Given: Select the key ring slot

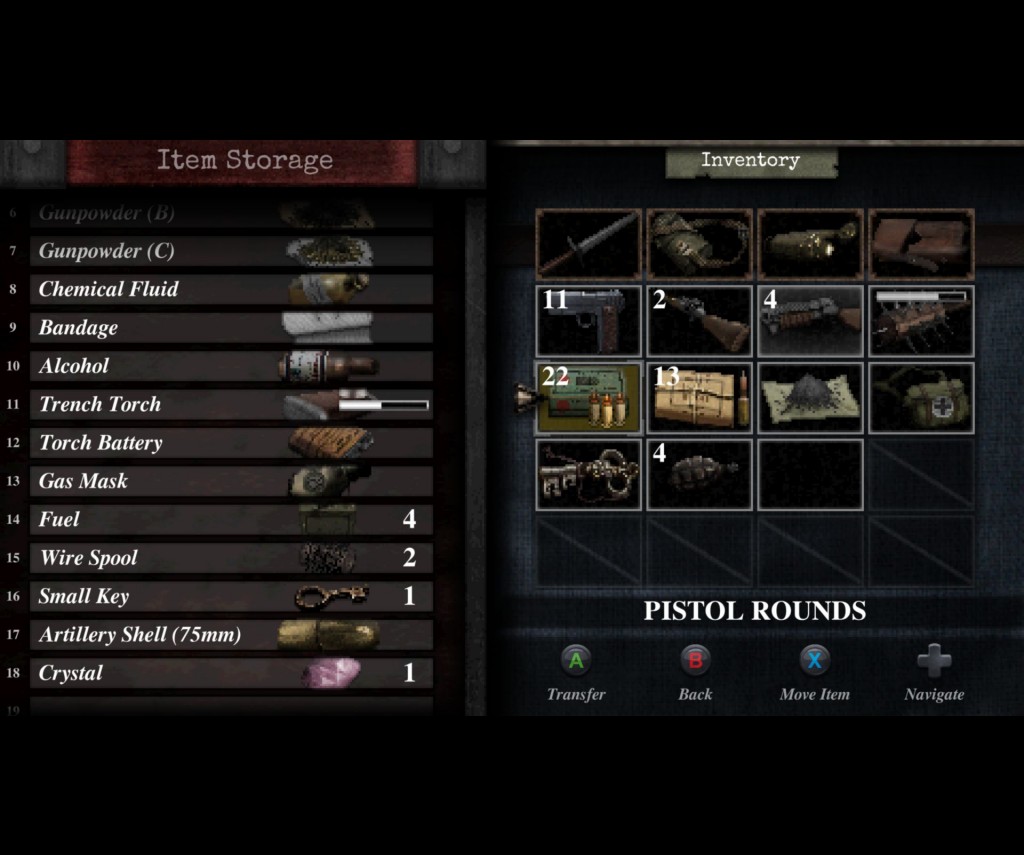Looking at the screenshot, I should click(588, 475).
